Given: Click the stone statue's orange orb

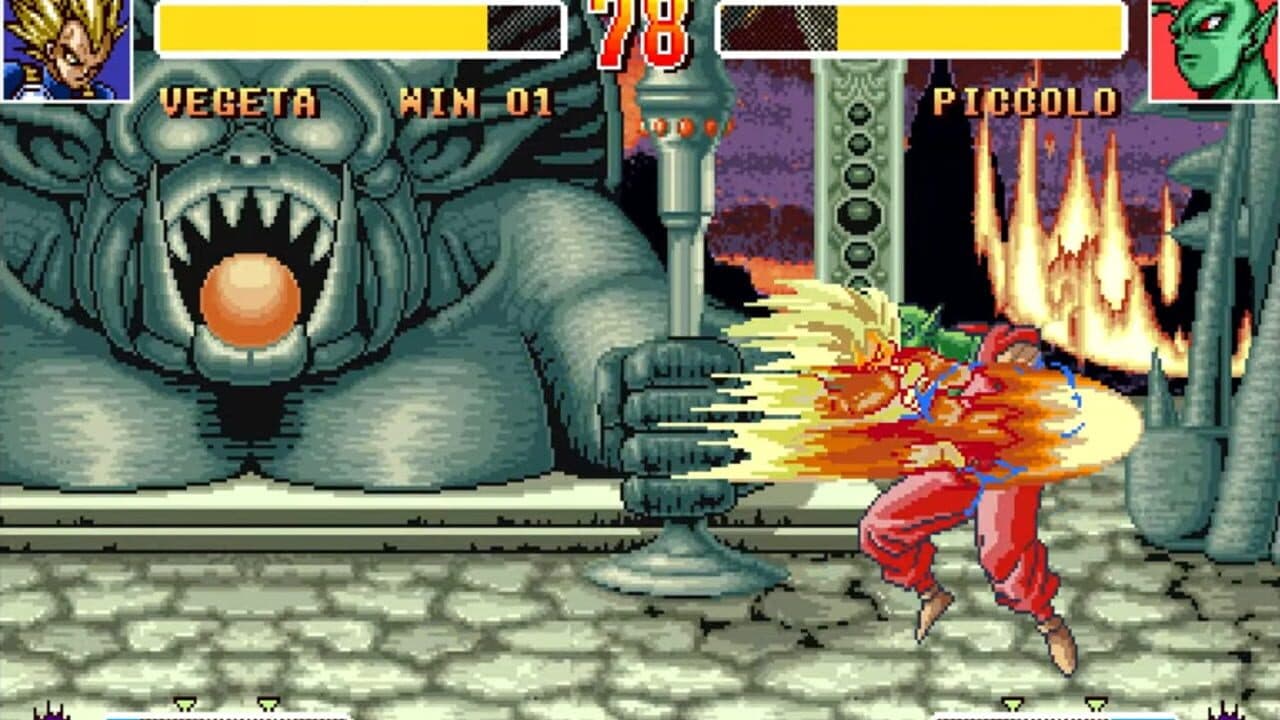Looking at the screenshot, I should pyautogui.click(x=250, y=295).
